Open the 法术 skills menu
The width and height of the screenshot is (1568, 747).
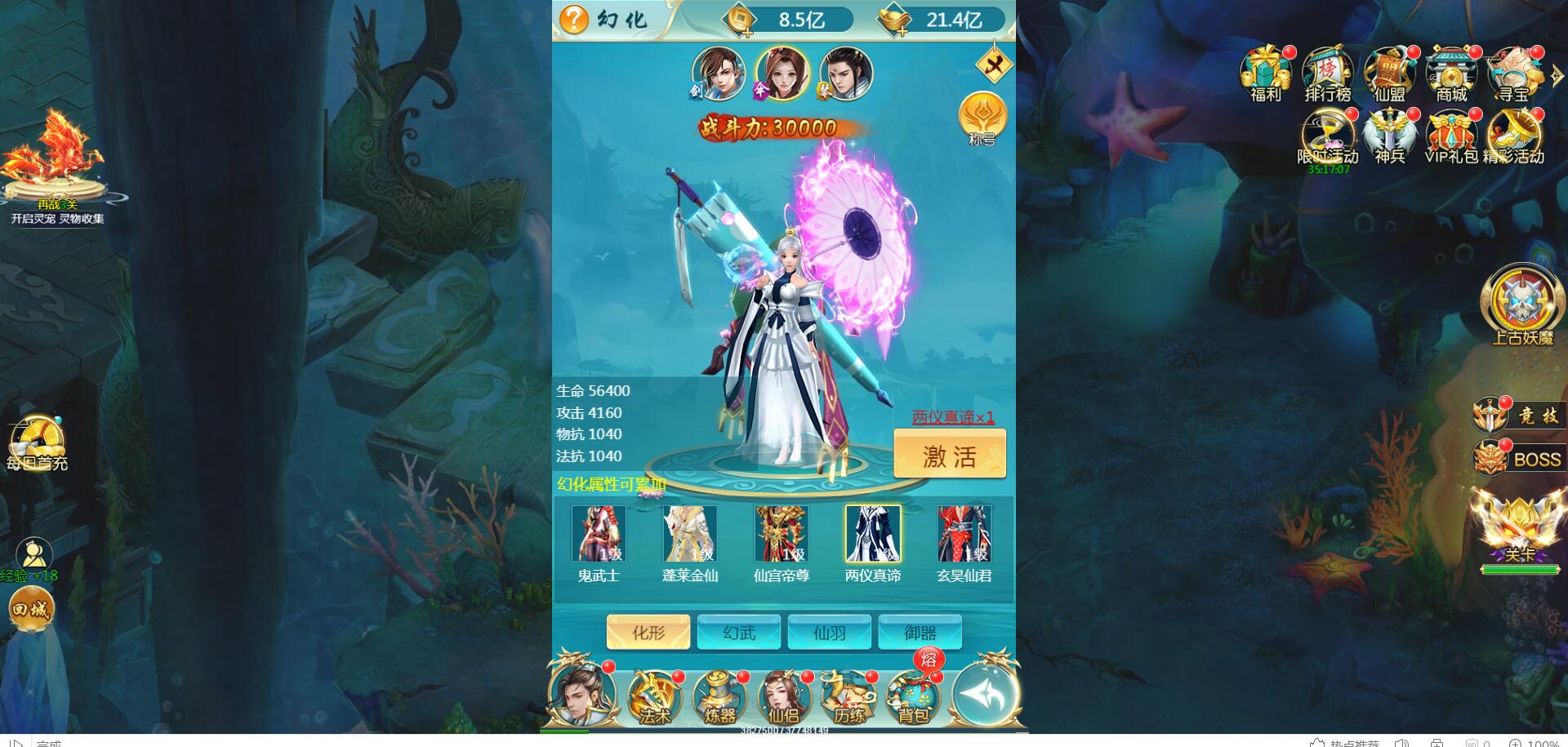(654, 698)
